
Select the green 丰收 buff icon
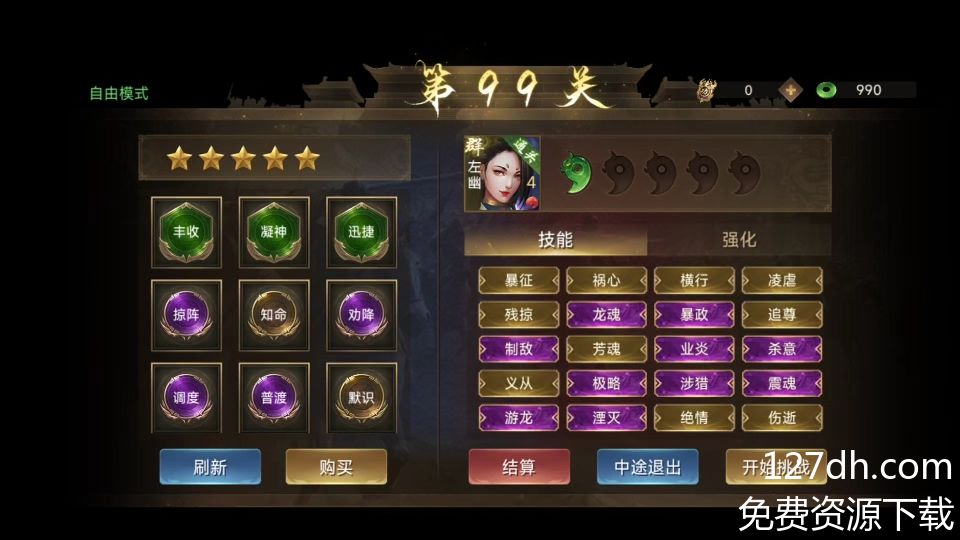(x=186, y=231)
